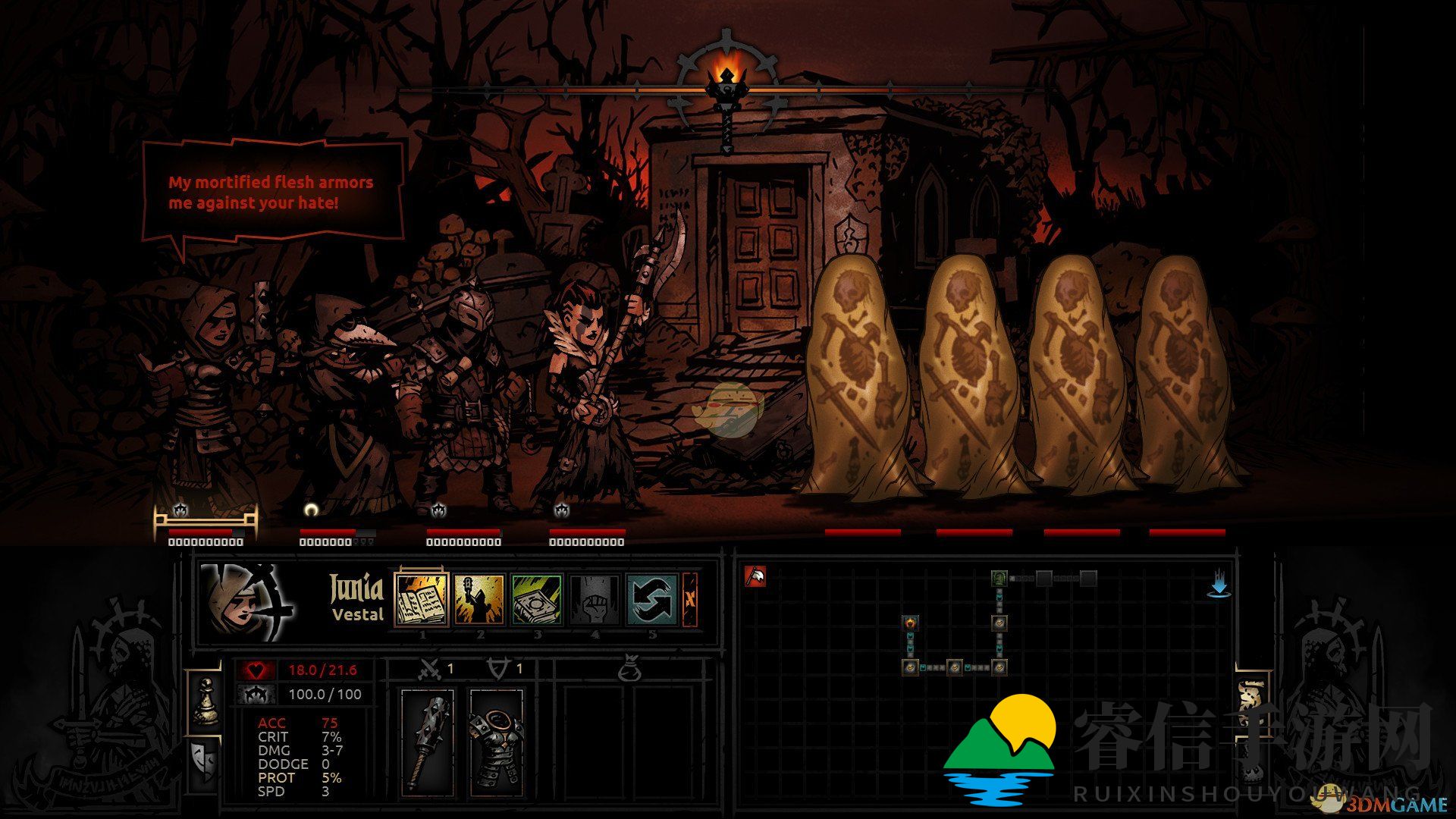Viewport: 1456px width, 819px height.
Task: Select the green entrance room on map
Action: [999, 579]
